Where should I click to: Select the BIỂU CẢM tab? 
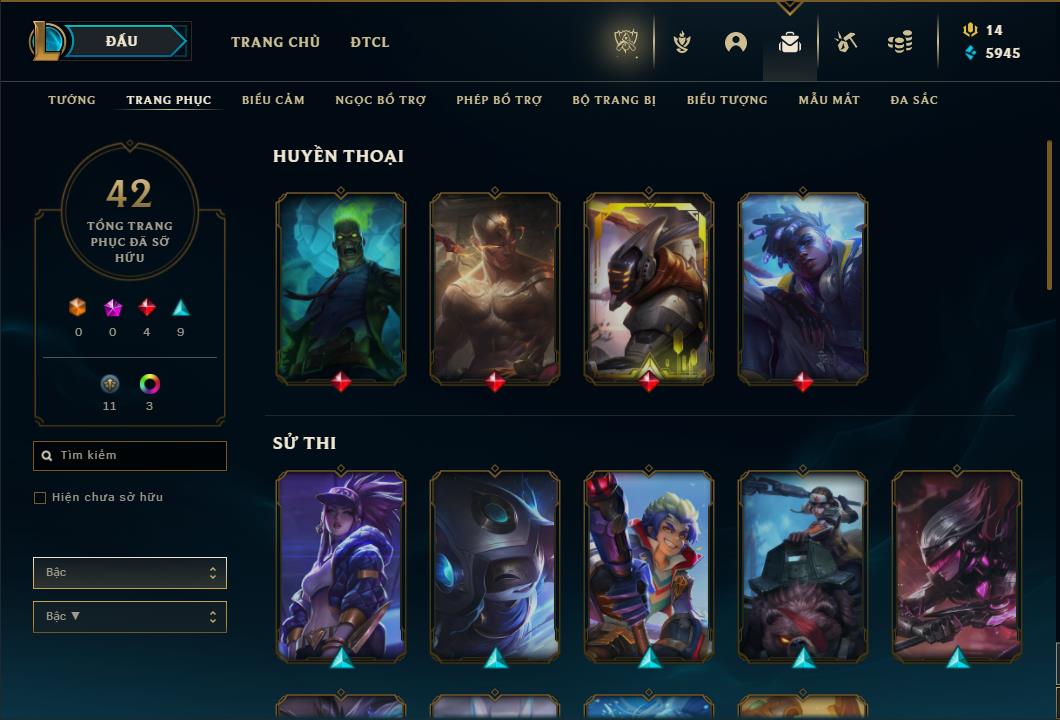pyautogui.click(x=273, y=100)
